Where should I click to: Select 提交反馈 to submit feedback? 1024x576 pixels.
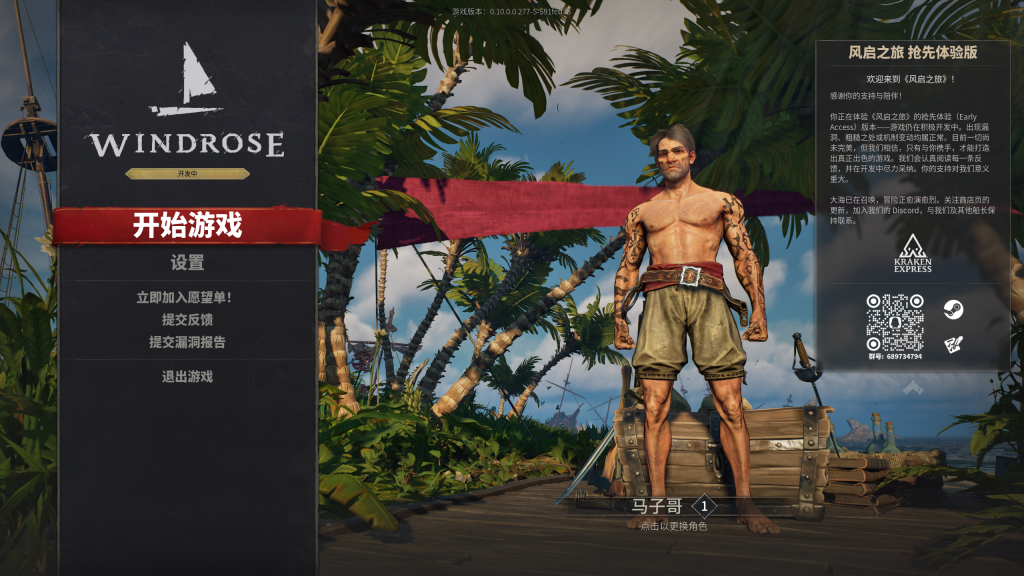click(187, 319)
